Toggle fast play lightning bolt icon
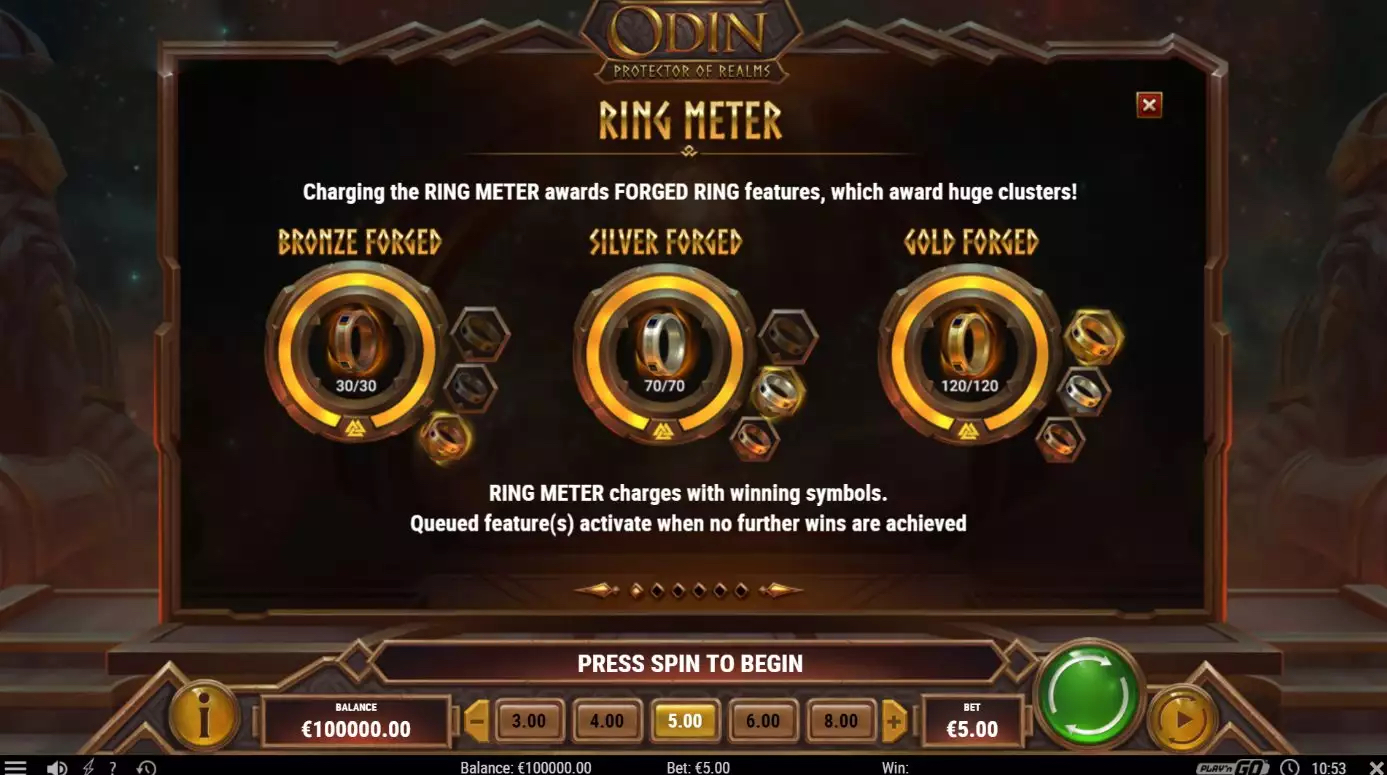1387x775 pixels. tap(88, 767)
